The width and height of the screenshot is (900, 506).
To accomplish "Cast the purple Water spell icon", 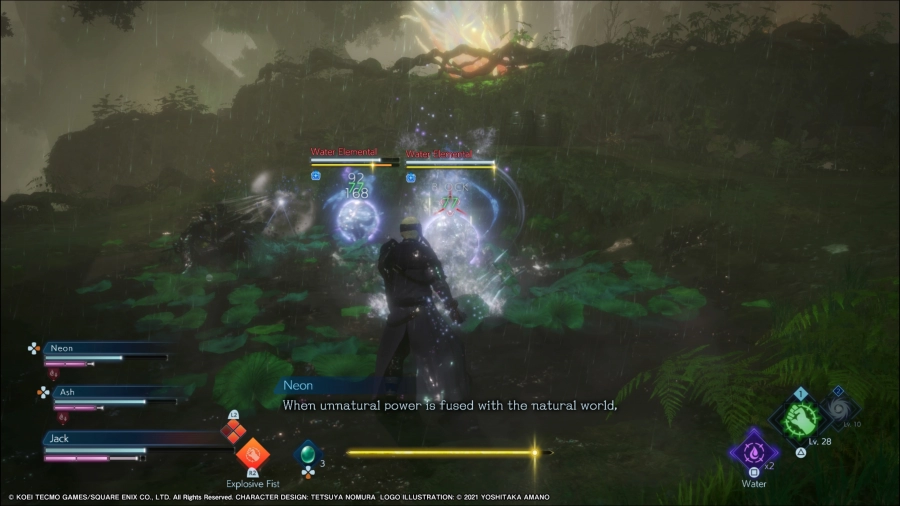I will pos(753,449).
